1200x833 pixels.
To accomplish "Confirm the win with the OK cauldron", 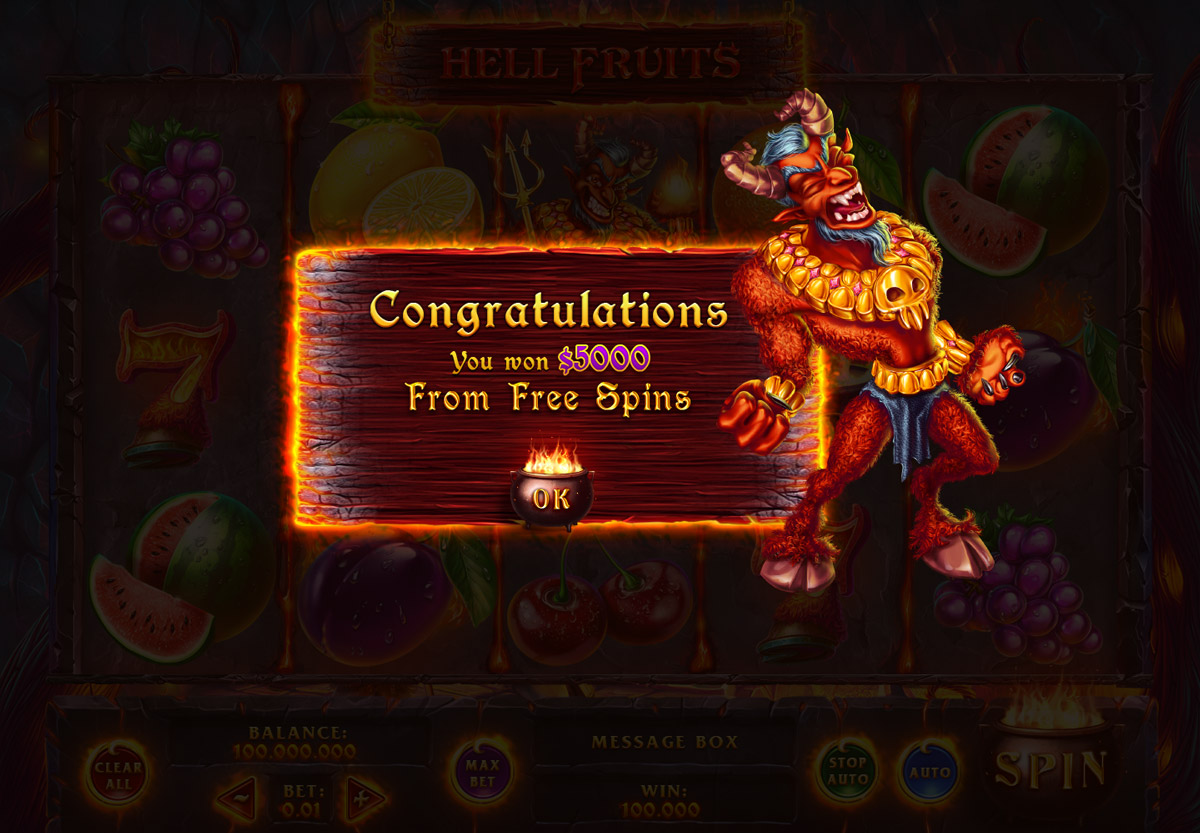I will 550,496.
